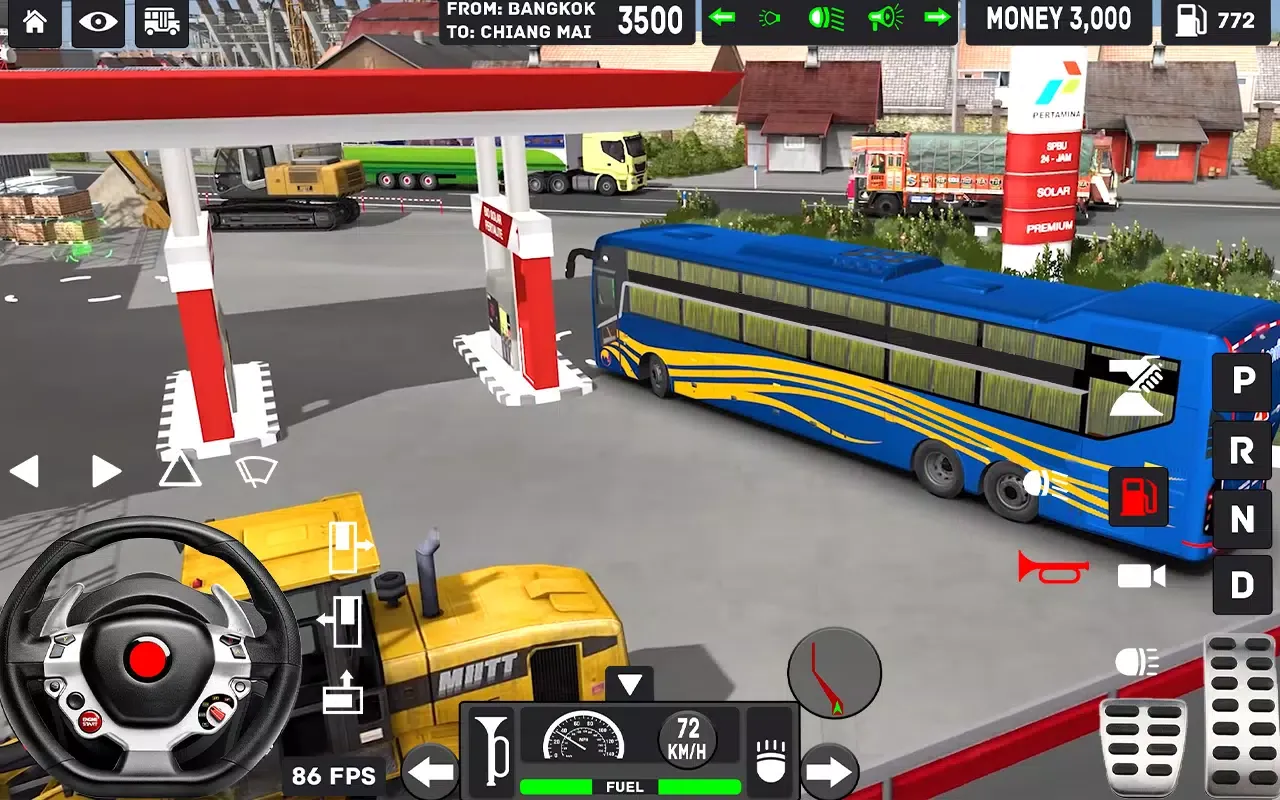Tap the home button
Viewport: 1280px width, 800px height.
pyautogui.click(x=35, y=22)
